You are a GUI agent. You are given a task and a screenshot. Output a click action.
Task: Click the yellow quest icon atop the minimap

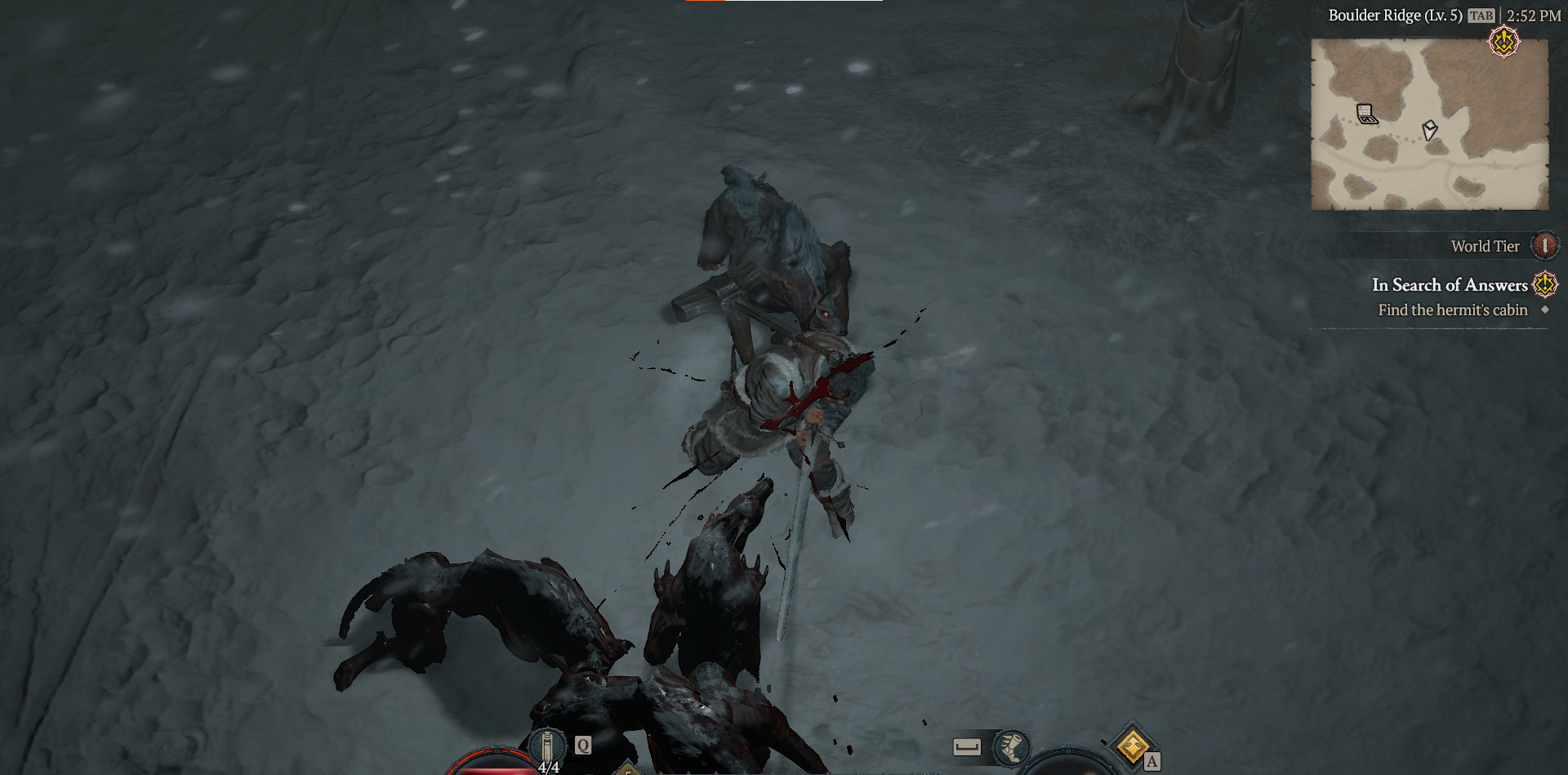click(1502, 42)
